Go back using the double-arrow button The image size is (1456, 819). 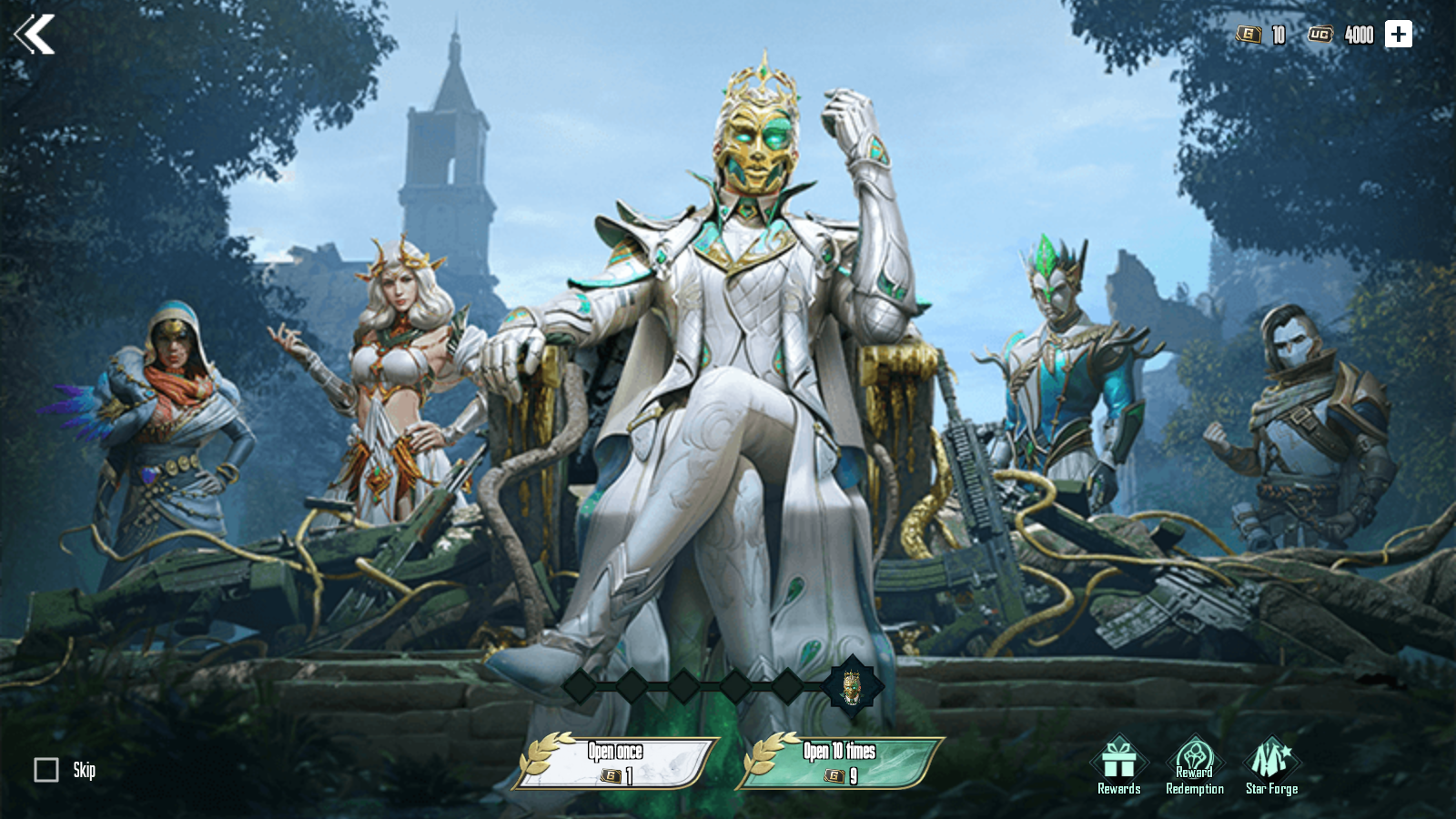tap(35, 35)
